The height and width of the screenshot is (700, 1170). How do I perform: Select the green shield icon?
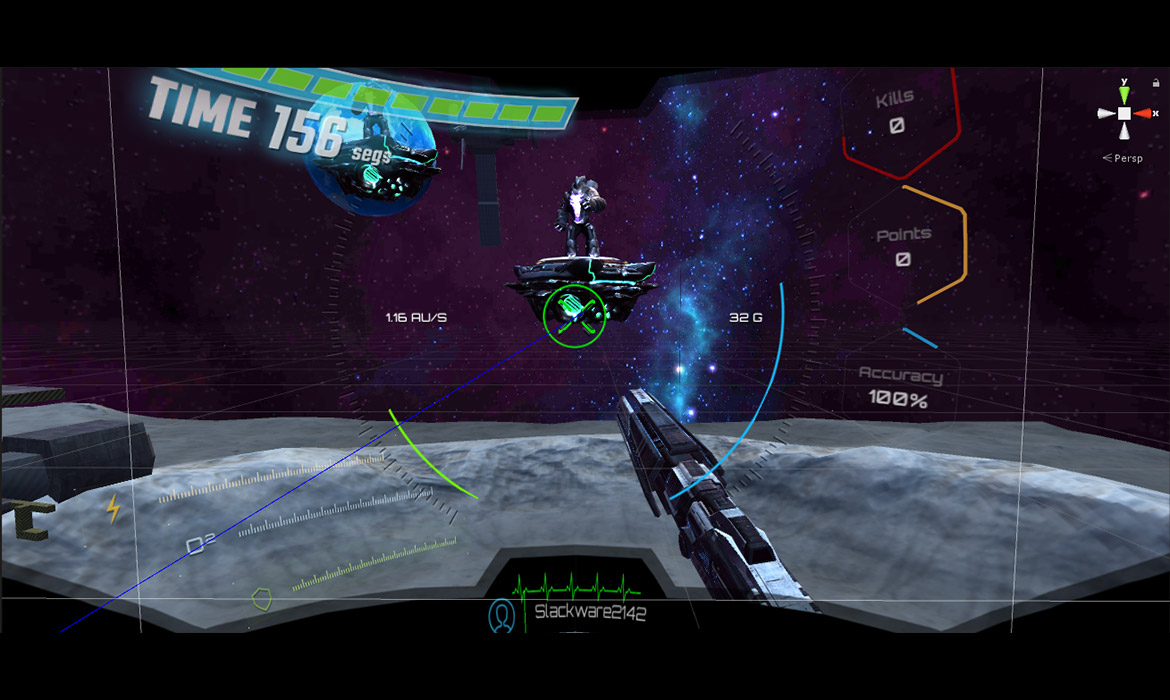click(261, 599)
